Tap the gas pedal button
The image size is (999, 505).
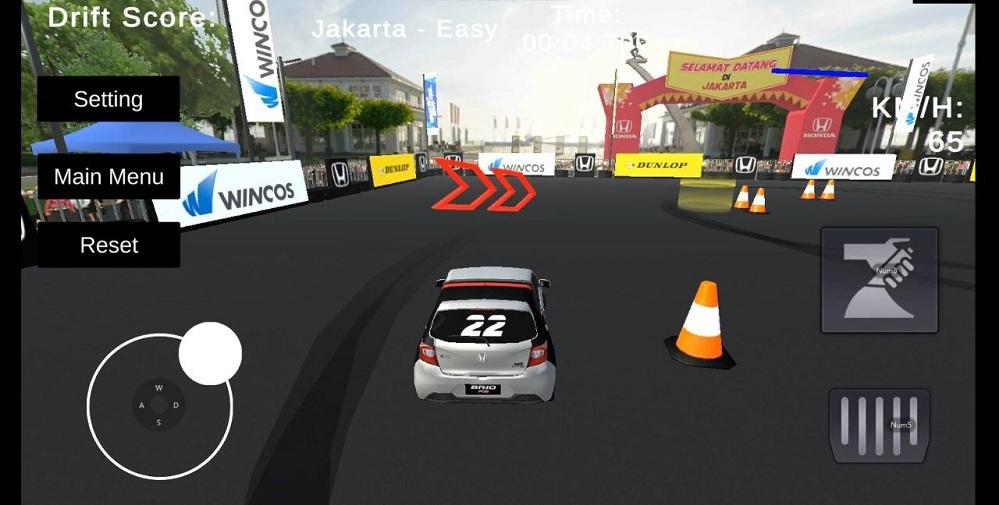coord(879,426)
